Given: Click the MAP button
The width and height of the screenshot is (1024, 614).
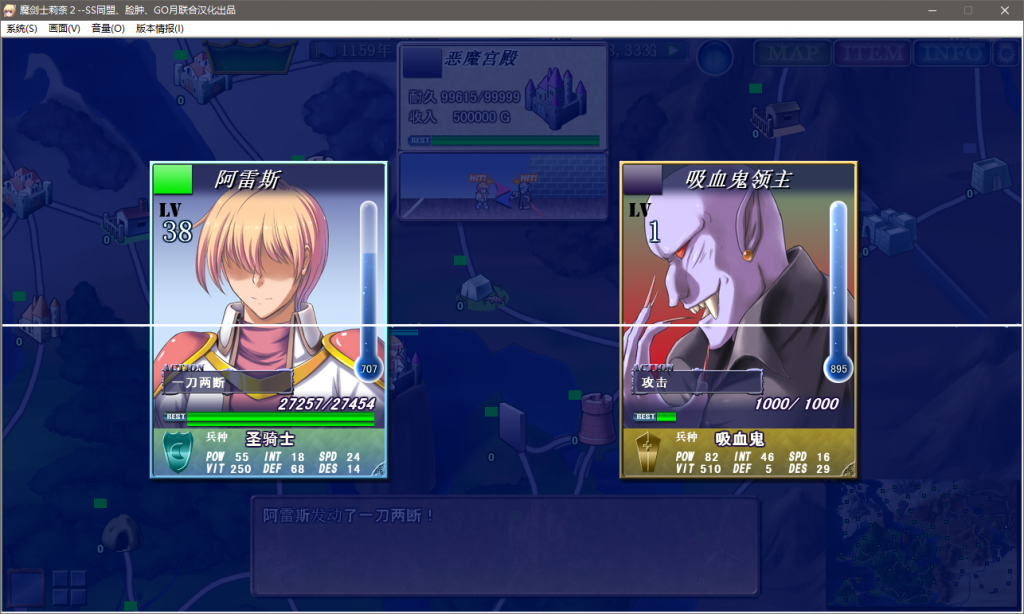Looking at the screenshot, I should point(791,53).
